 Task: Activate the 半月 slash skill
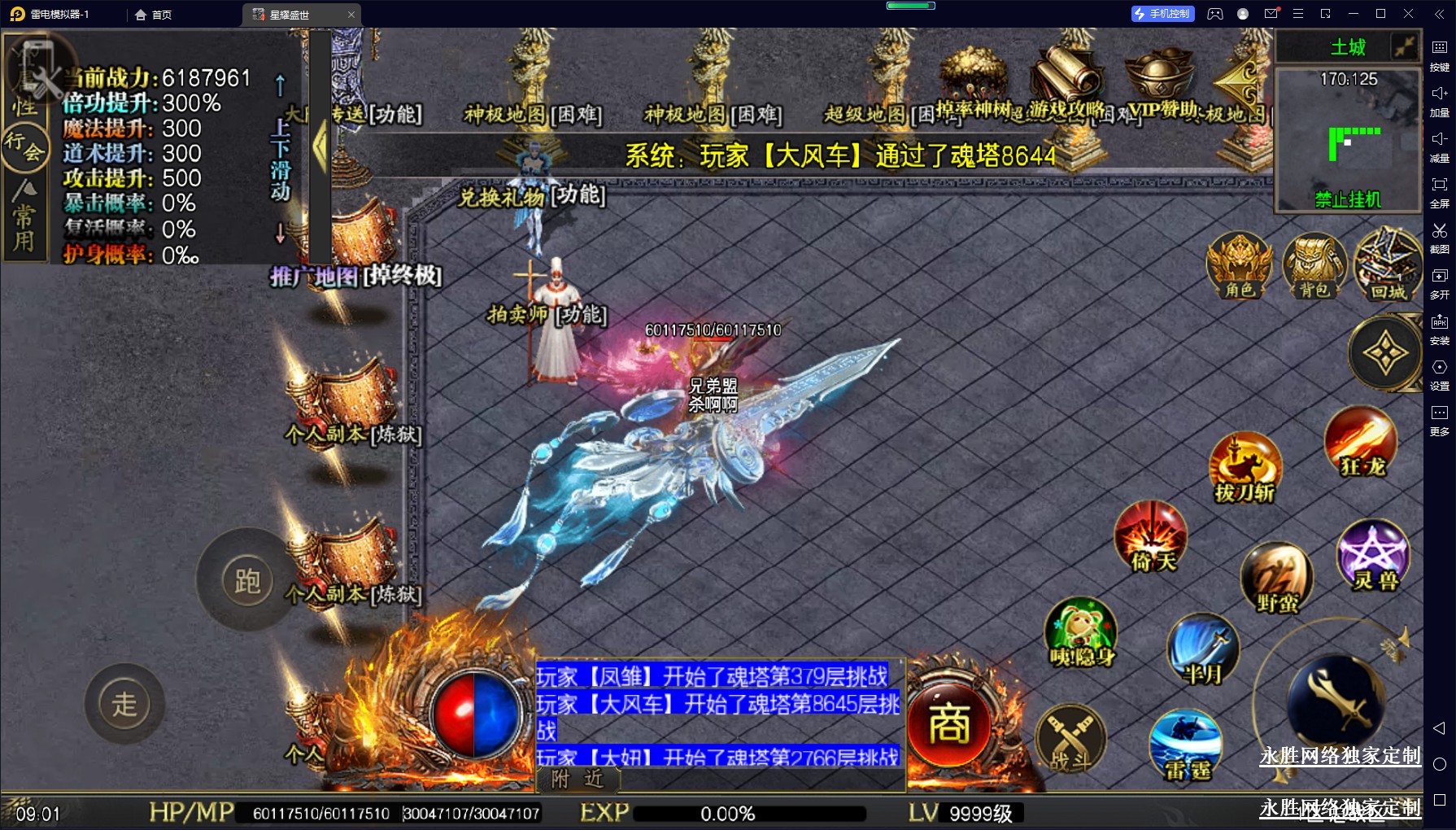coord(1203,649)
